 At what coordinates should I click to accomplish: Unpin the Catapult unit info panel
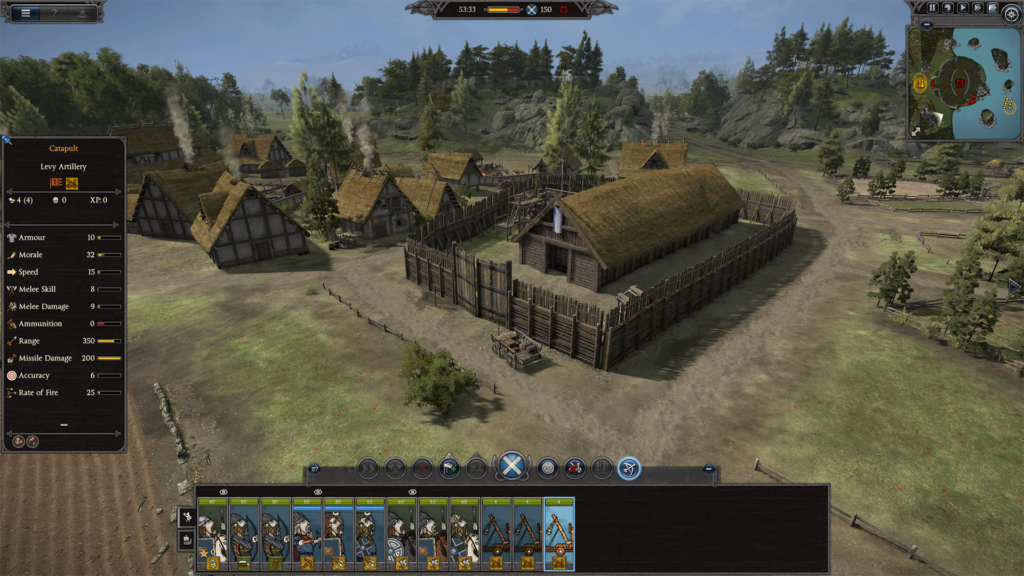7,141
